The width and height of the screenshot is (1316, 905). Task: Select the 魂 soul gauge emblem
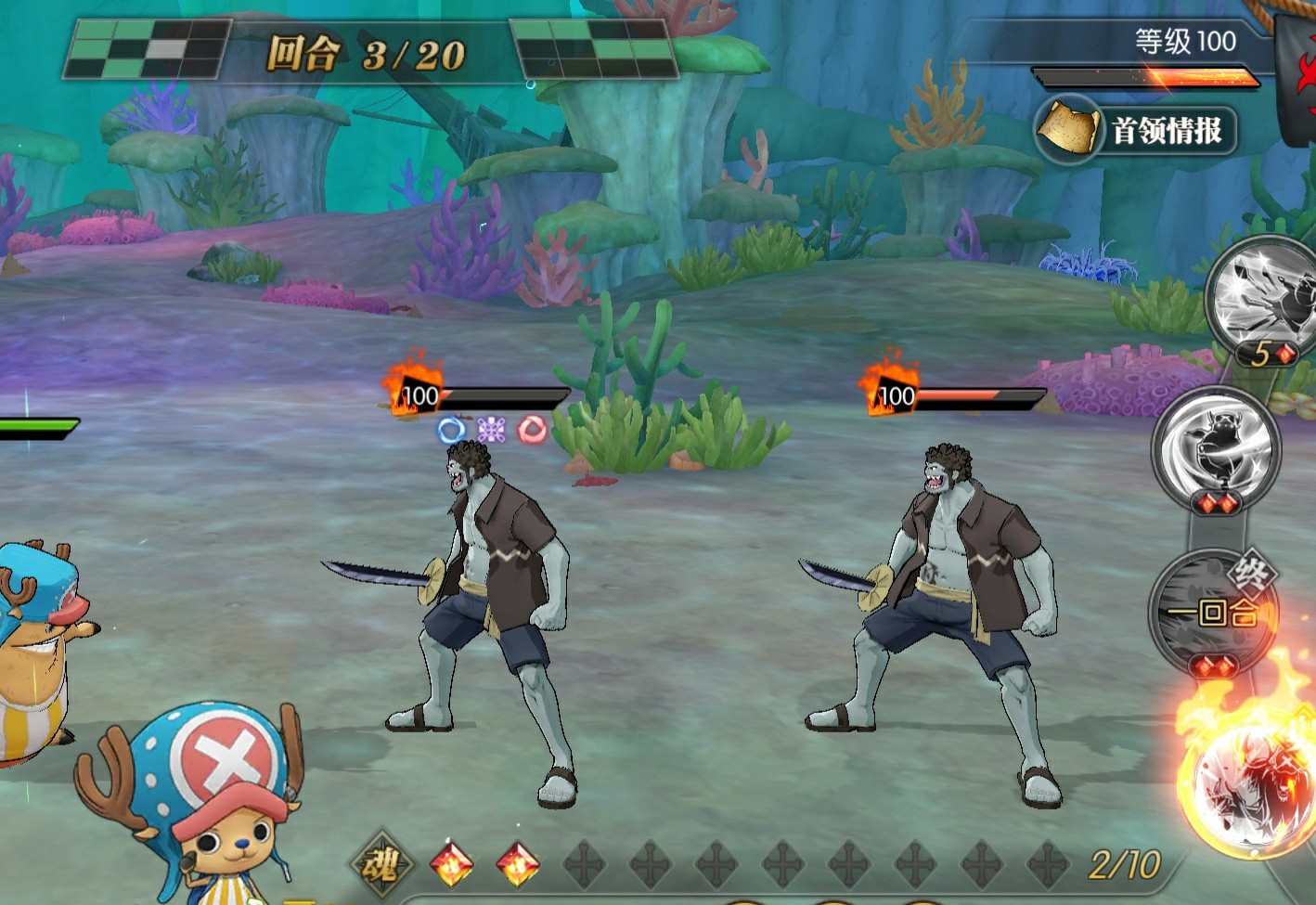coord(379,865)
